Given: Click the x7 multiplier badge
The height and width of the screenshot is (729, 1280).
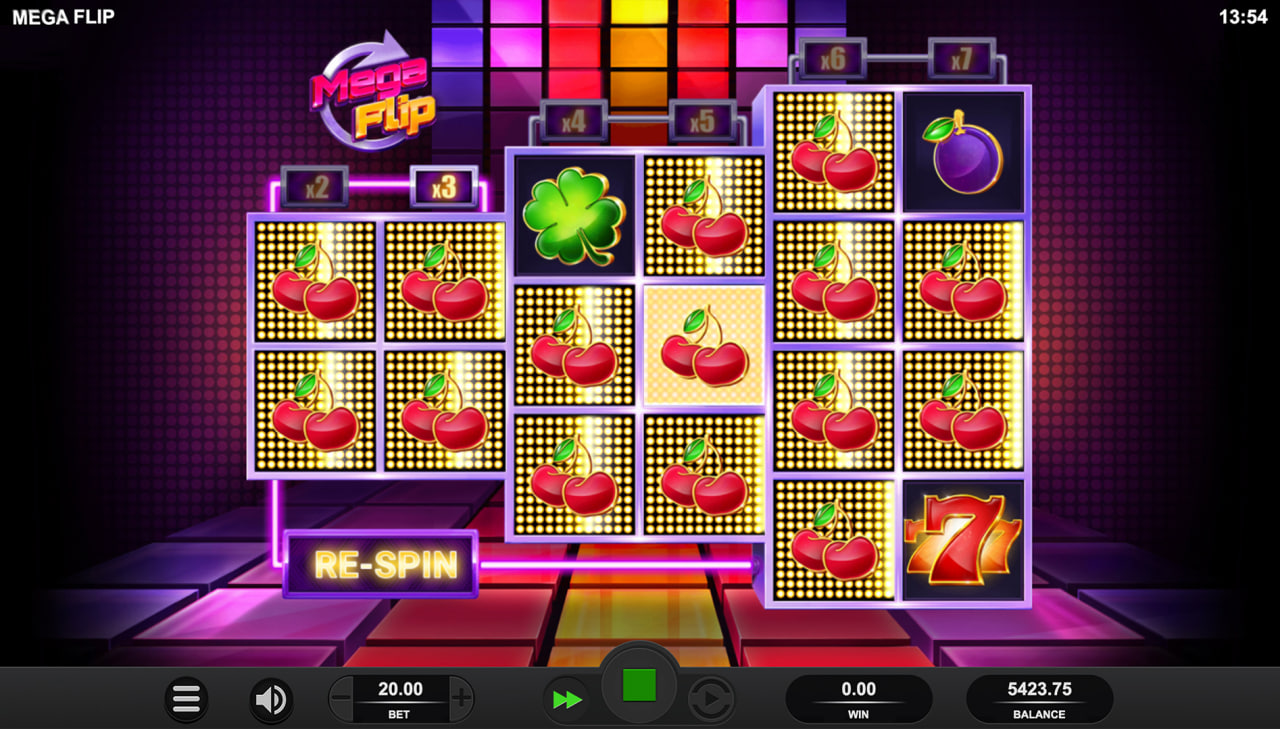Looking at the screenshot, I should coord(962,57).
